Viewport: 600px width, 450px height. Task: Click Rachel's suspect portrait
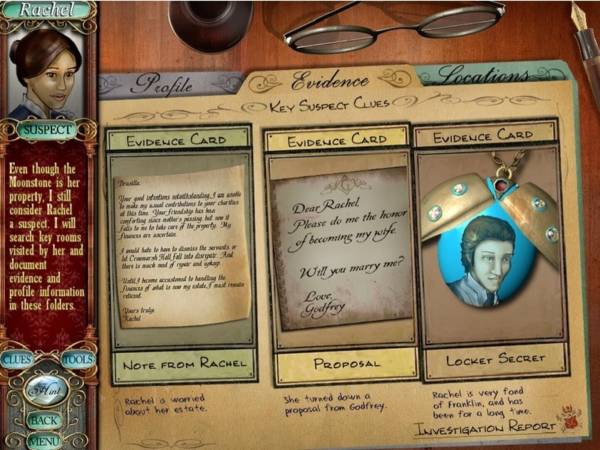[x=45, y=70]
